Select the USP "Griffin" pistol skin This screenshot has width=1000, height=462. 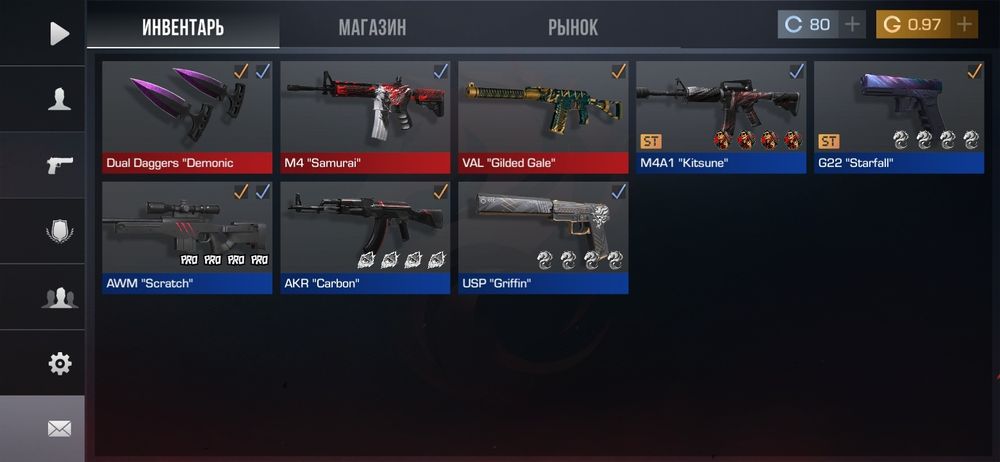click(x=543, y=237)
